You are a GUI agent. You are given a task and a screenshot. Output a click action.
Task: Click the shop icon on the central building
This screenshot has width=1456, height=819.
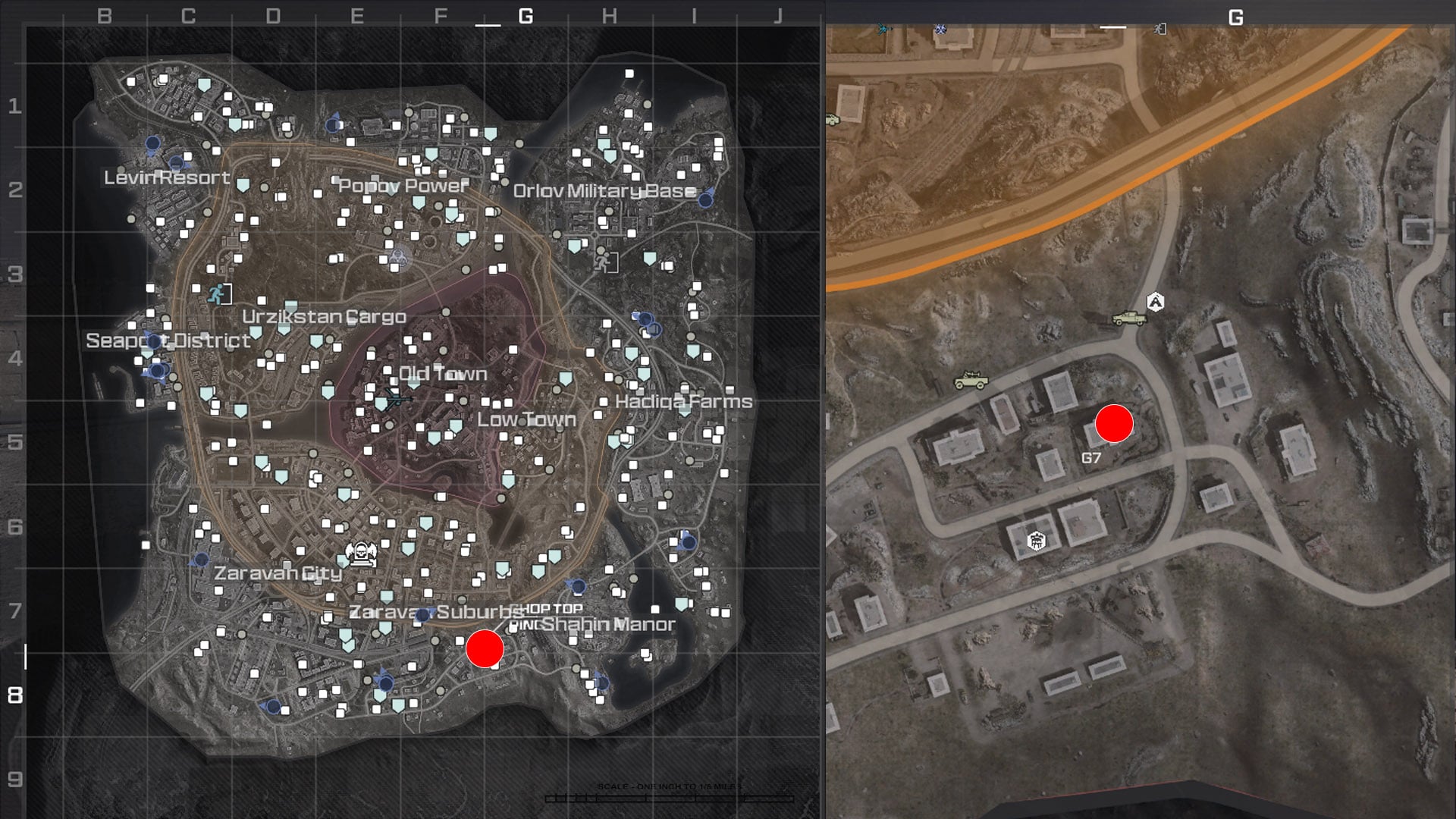pos(1036,541)
